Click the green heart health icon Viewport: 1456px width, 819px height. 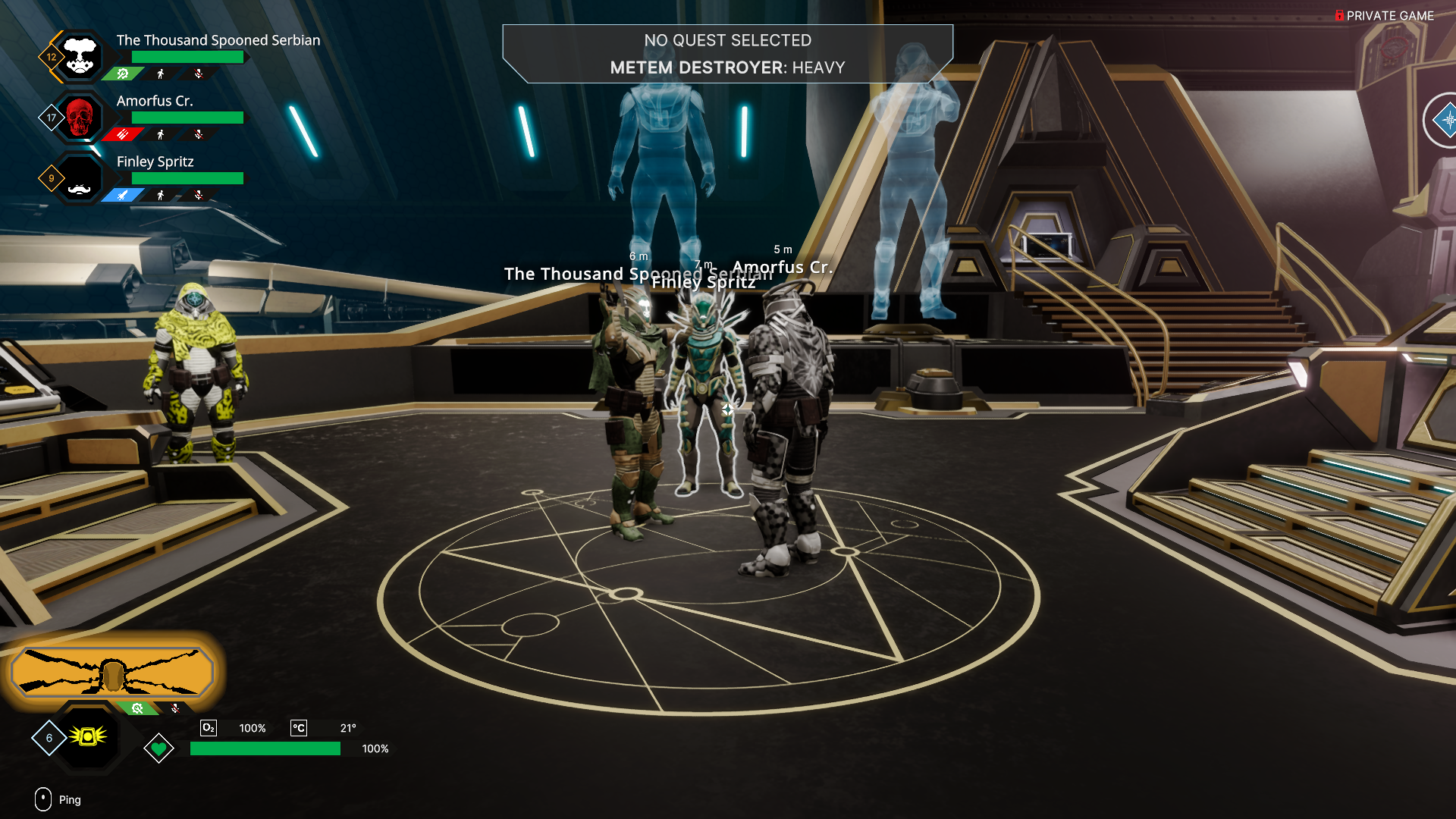[x=158, y=749]
